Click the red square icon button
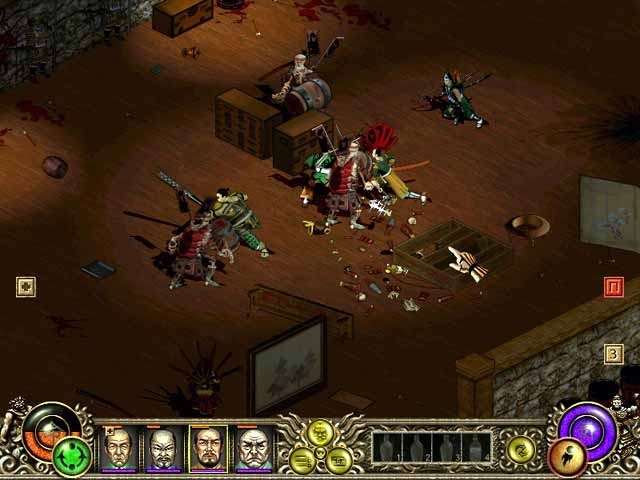This screenshot has width=640, height=480. tap(614, 288)
